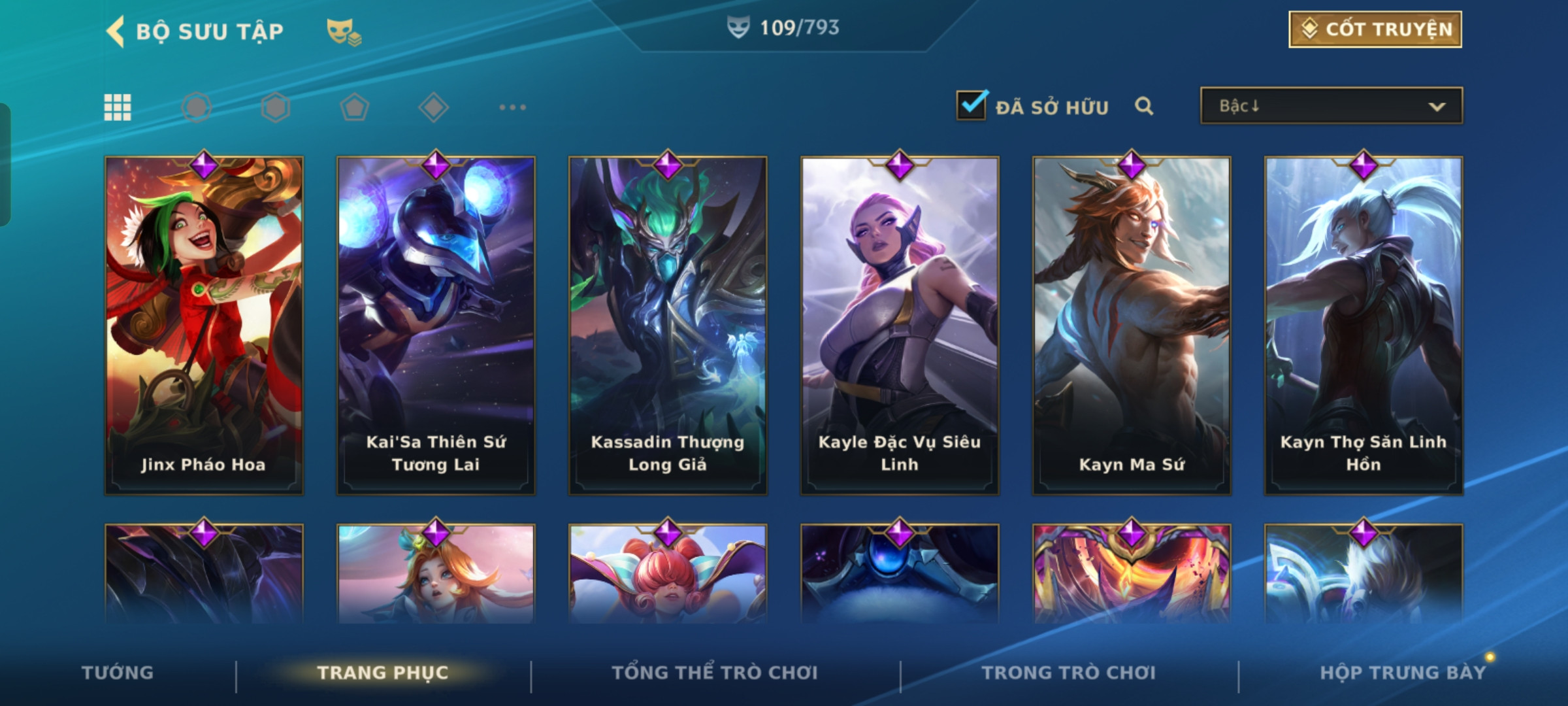The height and width of the screenshot is (706, 1568).
Task: Choose the pentagon rarity filter icon
Action: [354, 107]
